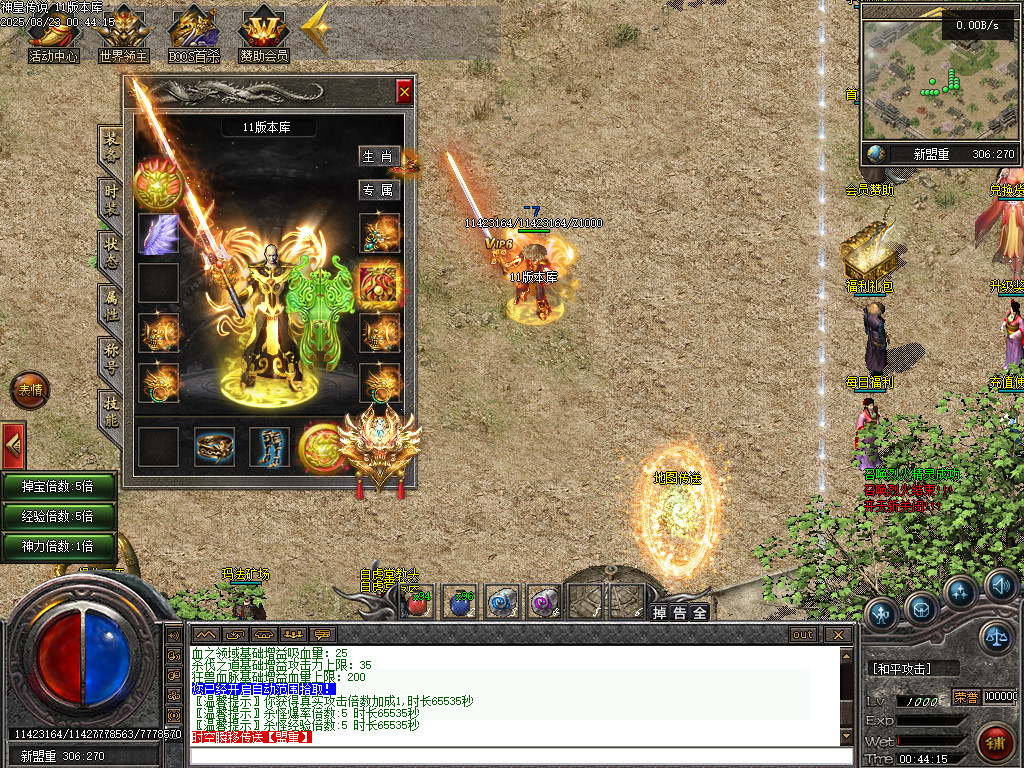Image resolution: width=1024 pixels, height=768 pixels.
Task: Use the red potion hotbar slot
Action: pyautogui.click(x=418, y=601)
